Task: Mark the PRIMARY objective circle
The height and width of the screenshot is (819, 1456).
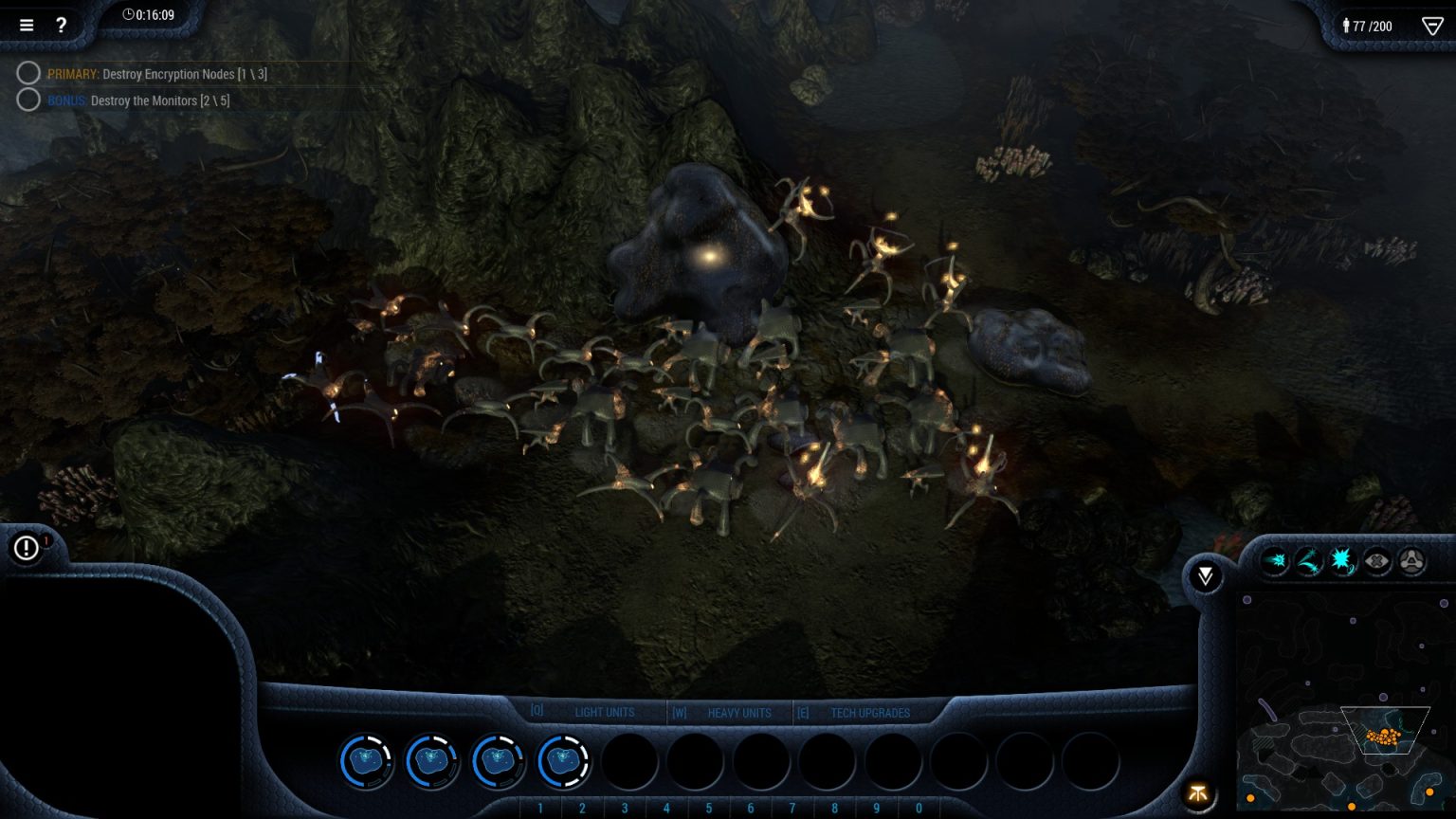Action: click(x=28, y=73)
